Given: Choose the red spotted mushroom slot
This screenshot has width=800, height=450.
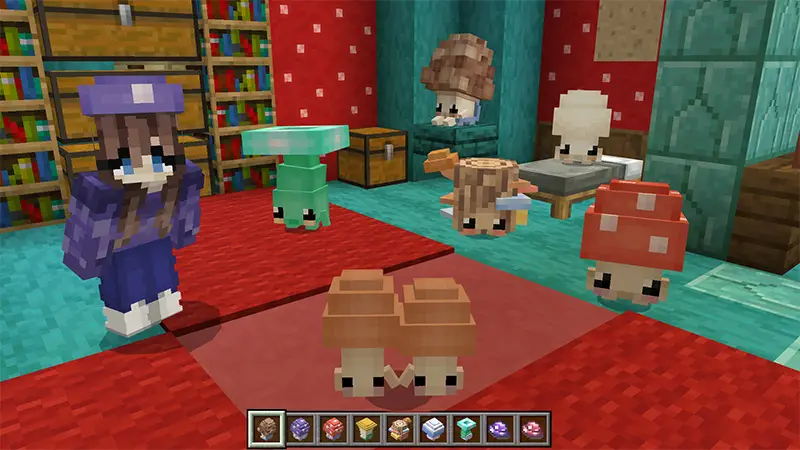Looking at the screenshot, I should [333, 430].
